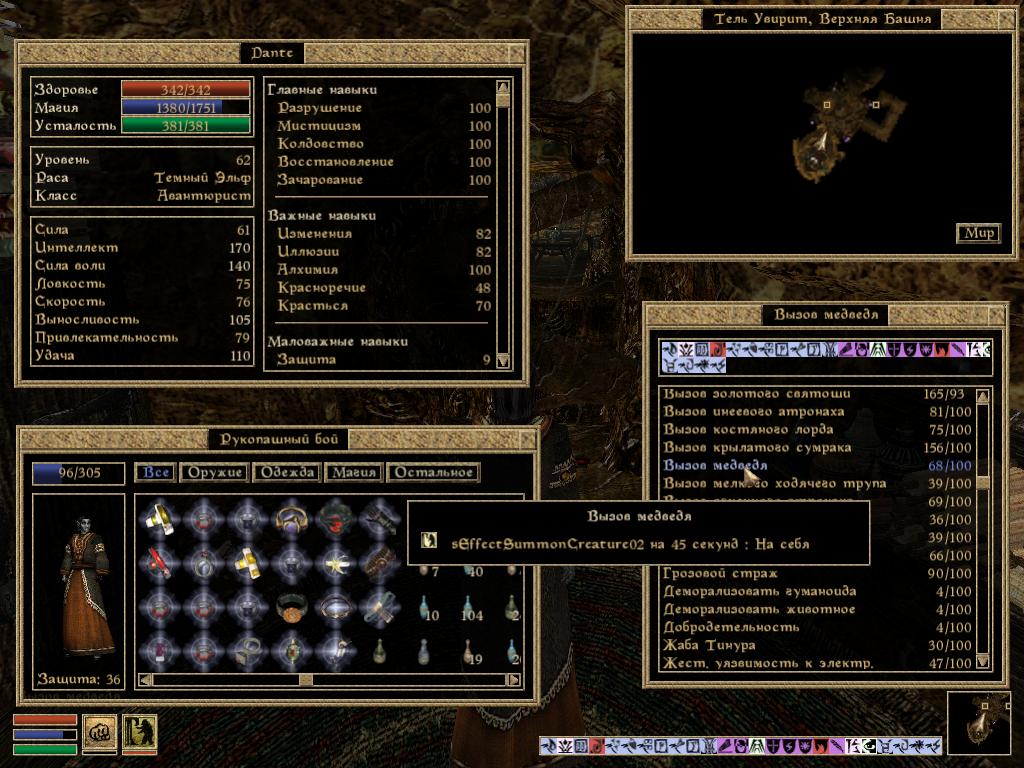Select the Магия inventory filter
The height and width of the screenshot is (768, 1024).
point(354,473)
